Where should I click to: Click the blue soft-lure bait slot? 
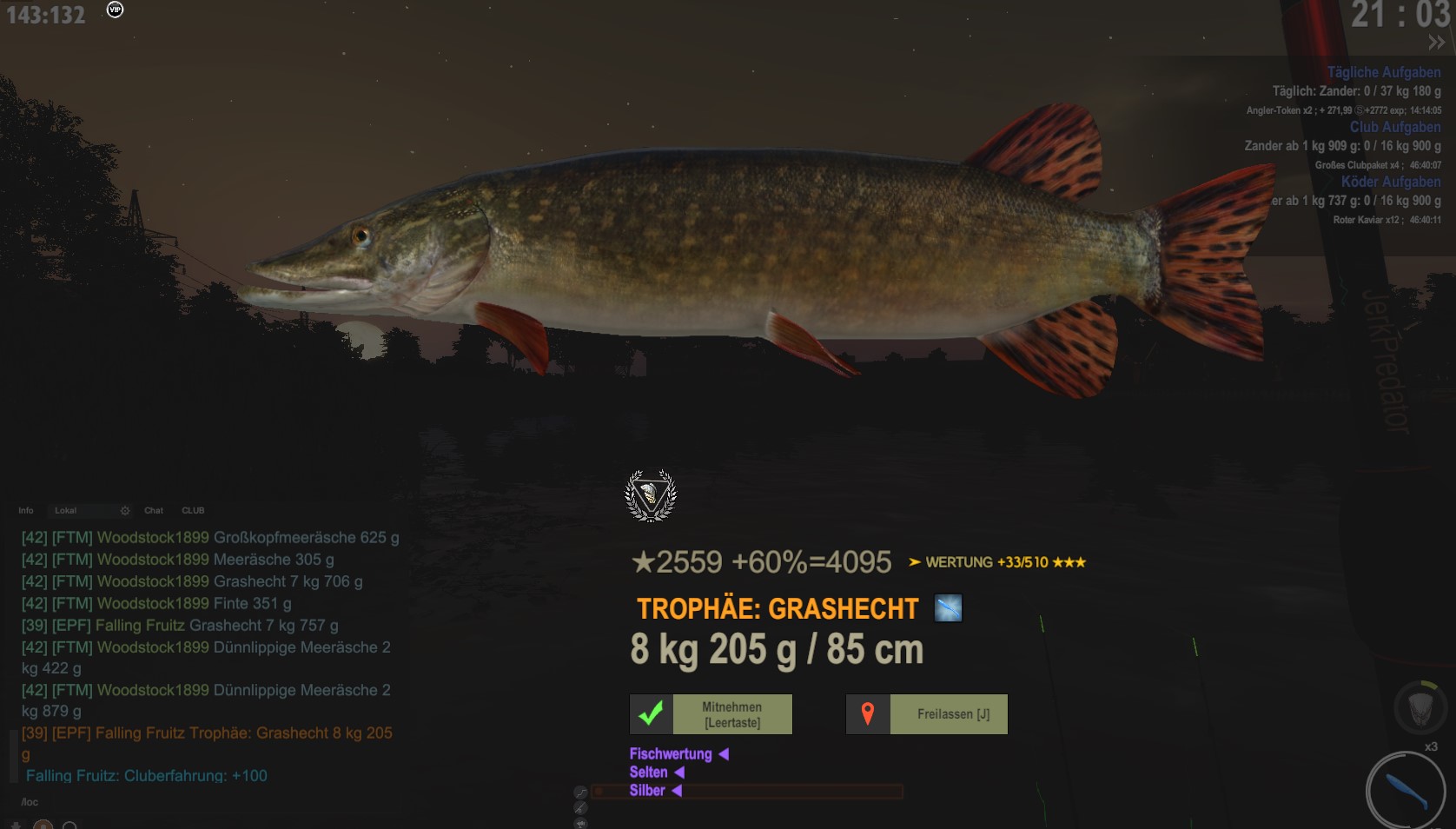[x=1405, y=791]
